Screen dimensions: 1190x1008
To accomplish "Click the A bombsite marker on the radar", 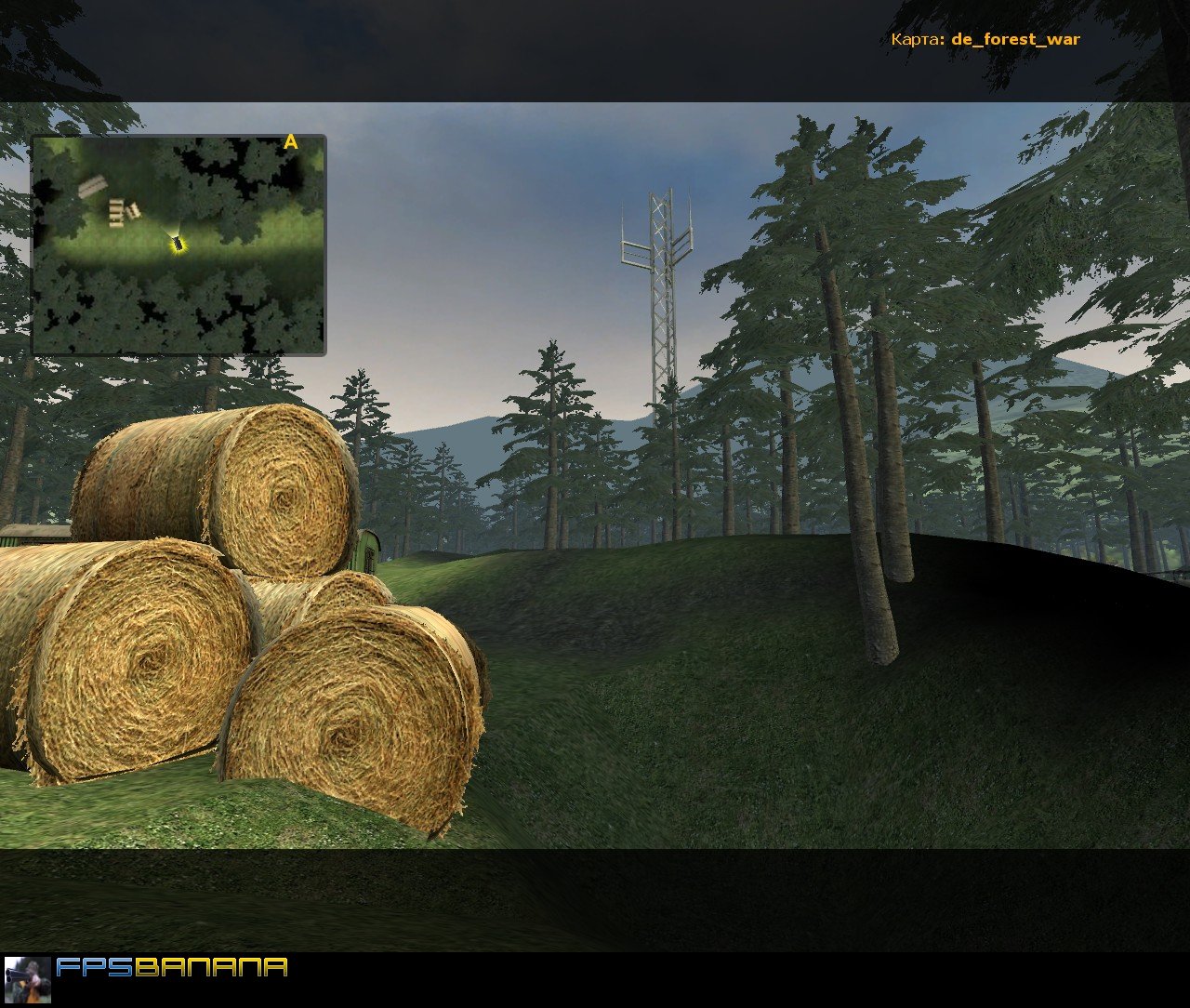I will (291, 141).
